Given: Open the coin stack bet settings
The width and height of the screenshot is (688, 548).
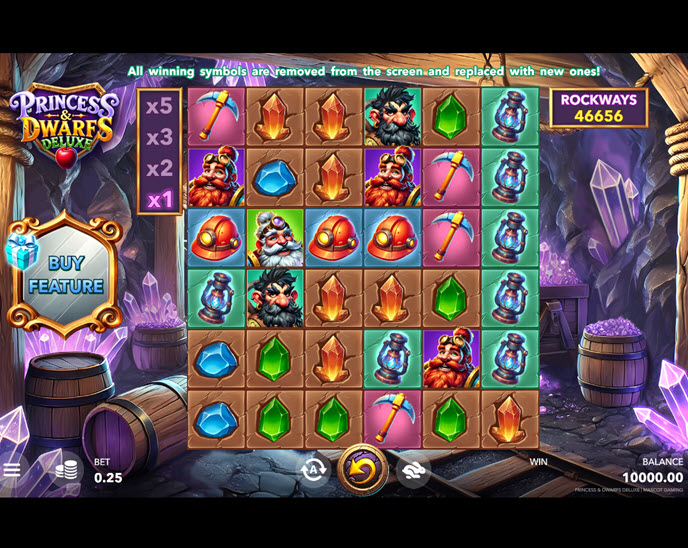Looking at the screenshot, I should [66, 469].
